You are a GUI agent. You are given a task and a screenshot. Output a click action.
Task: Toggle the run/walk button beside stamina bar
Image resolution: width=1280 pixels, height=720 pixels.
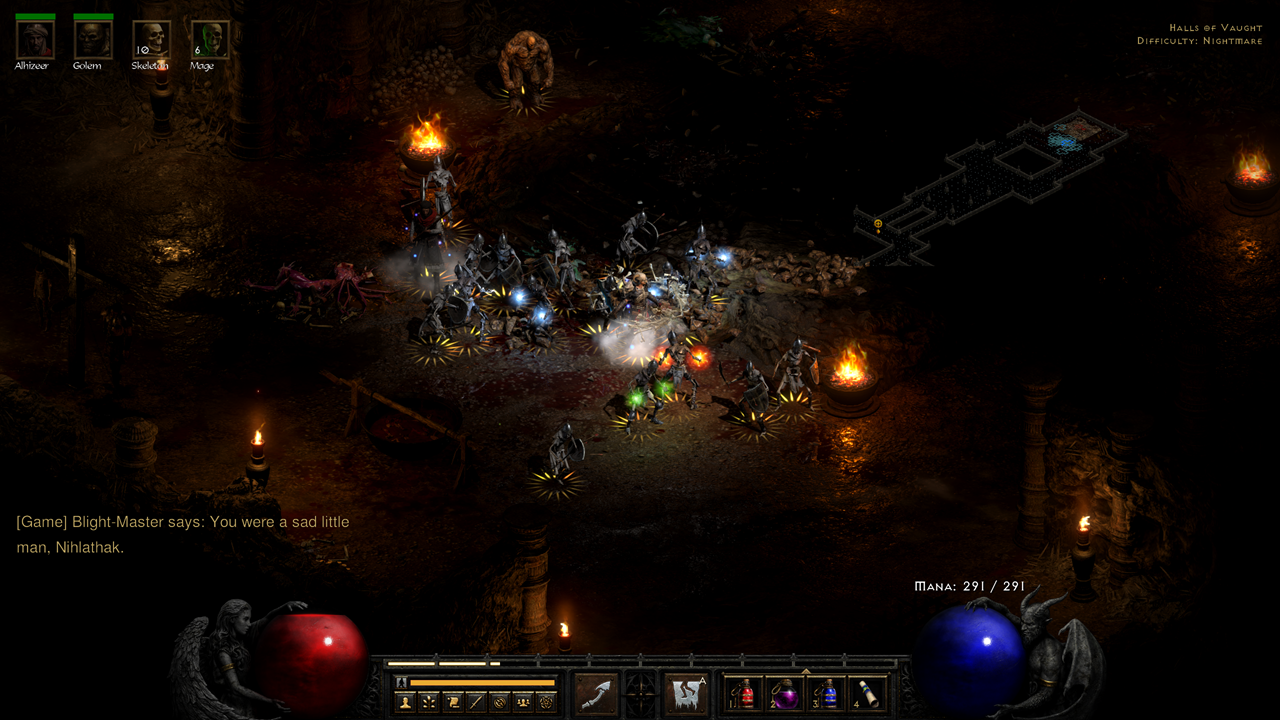click(x=402, y=682)
